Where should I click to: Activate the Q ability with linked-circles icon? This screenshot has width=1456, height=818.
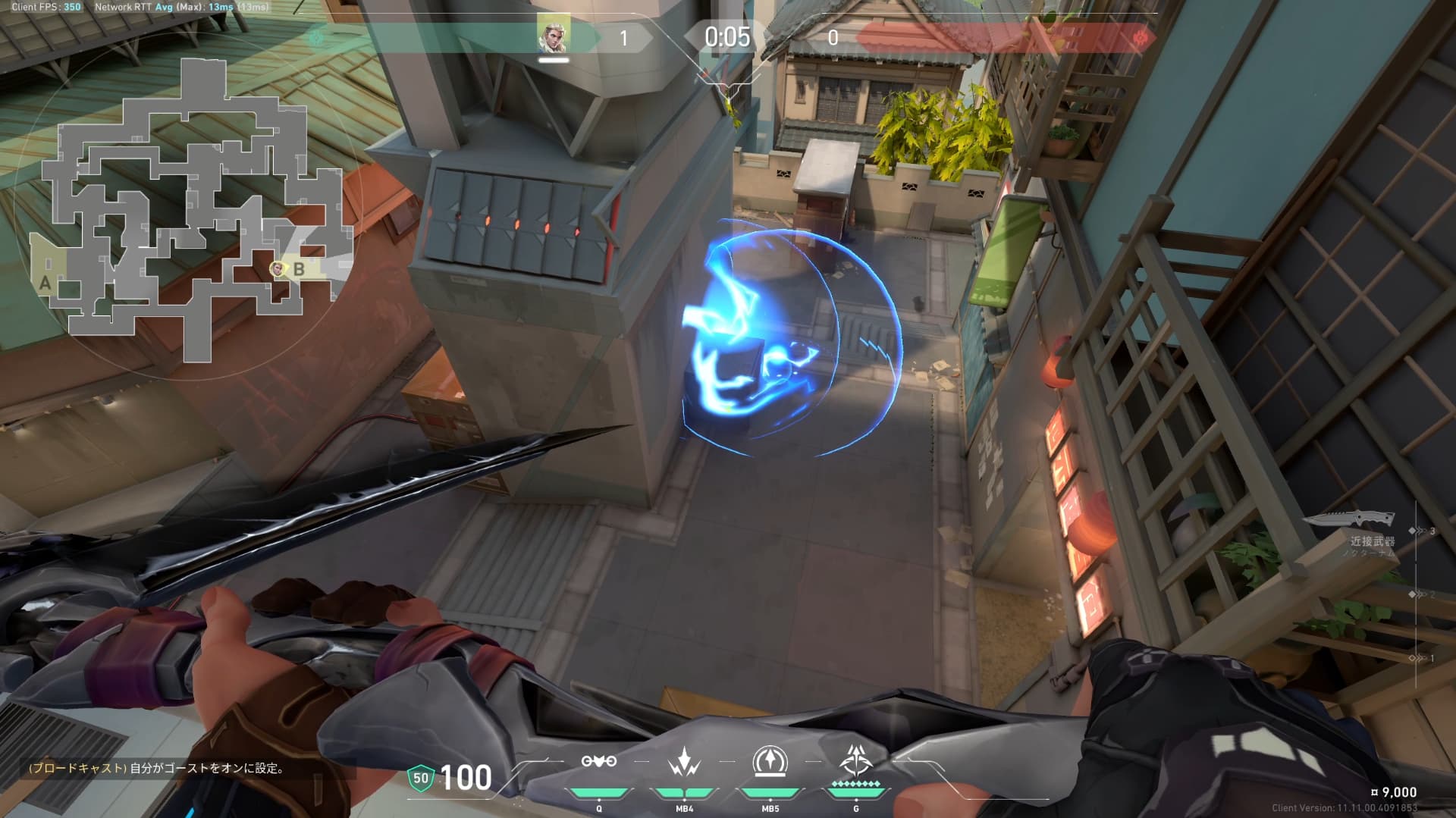[x=599, y=761]
